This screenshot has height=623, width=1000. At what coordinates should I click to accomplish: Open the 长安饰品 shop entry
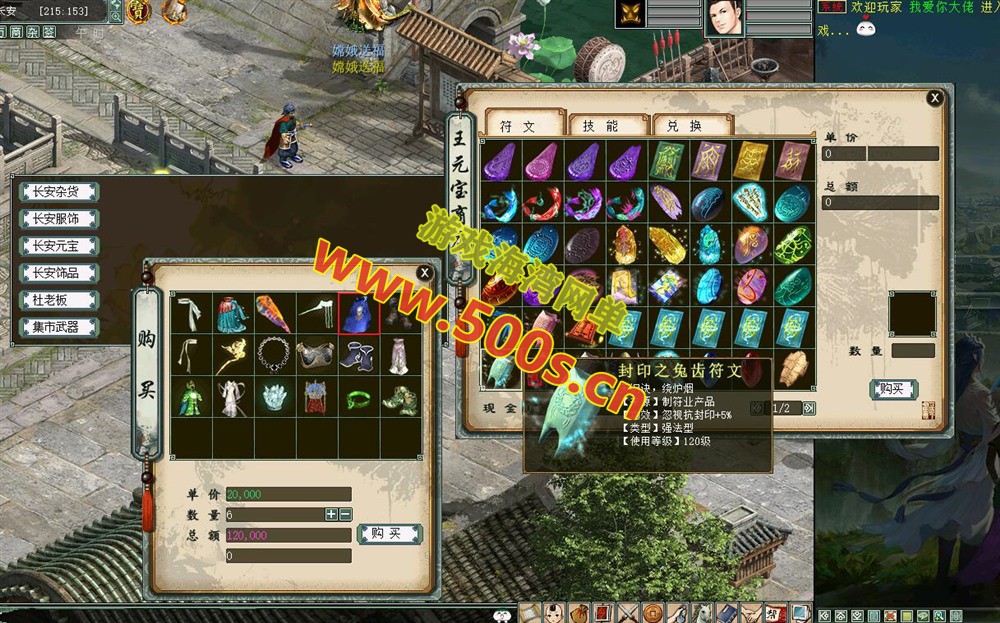pos(55,273)
